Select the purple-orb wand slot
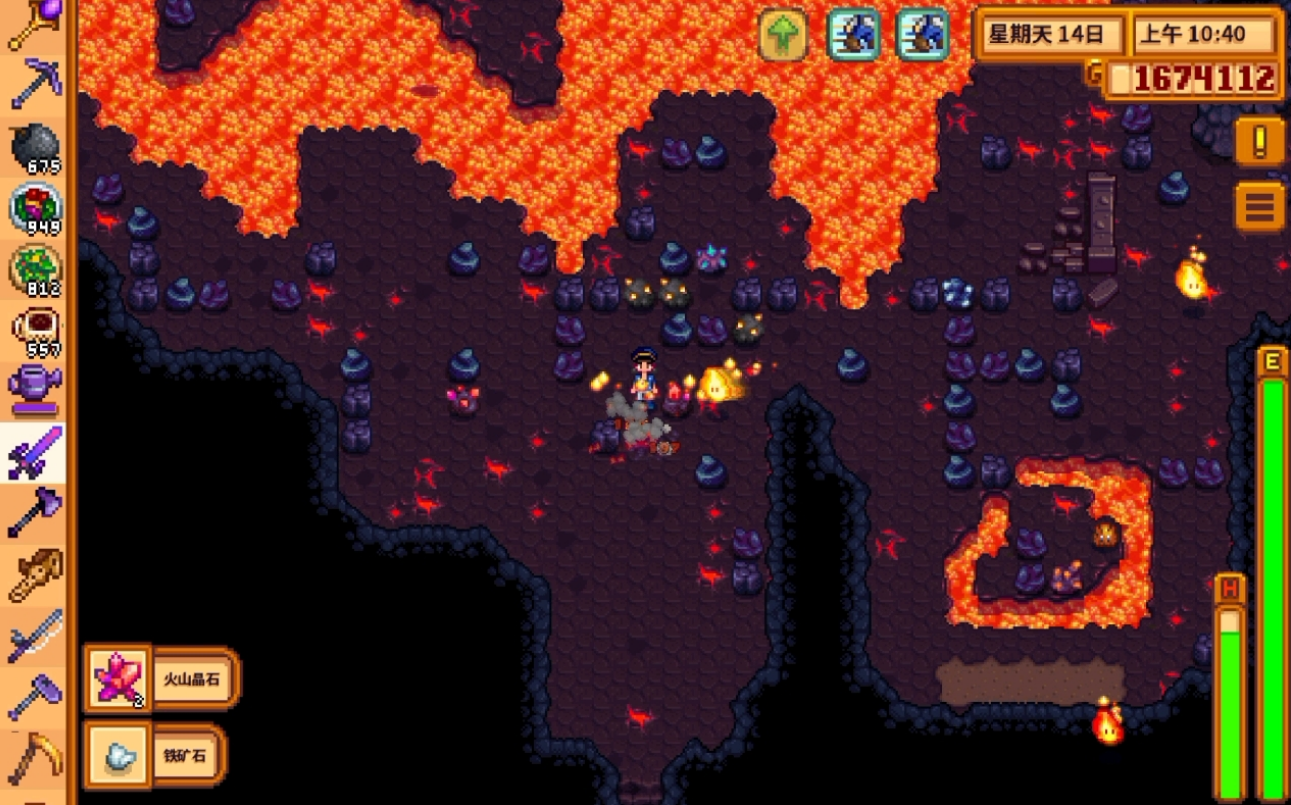This screenshot has height=805, width=1291. tap(35, 25)
